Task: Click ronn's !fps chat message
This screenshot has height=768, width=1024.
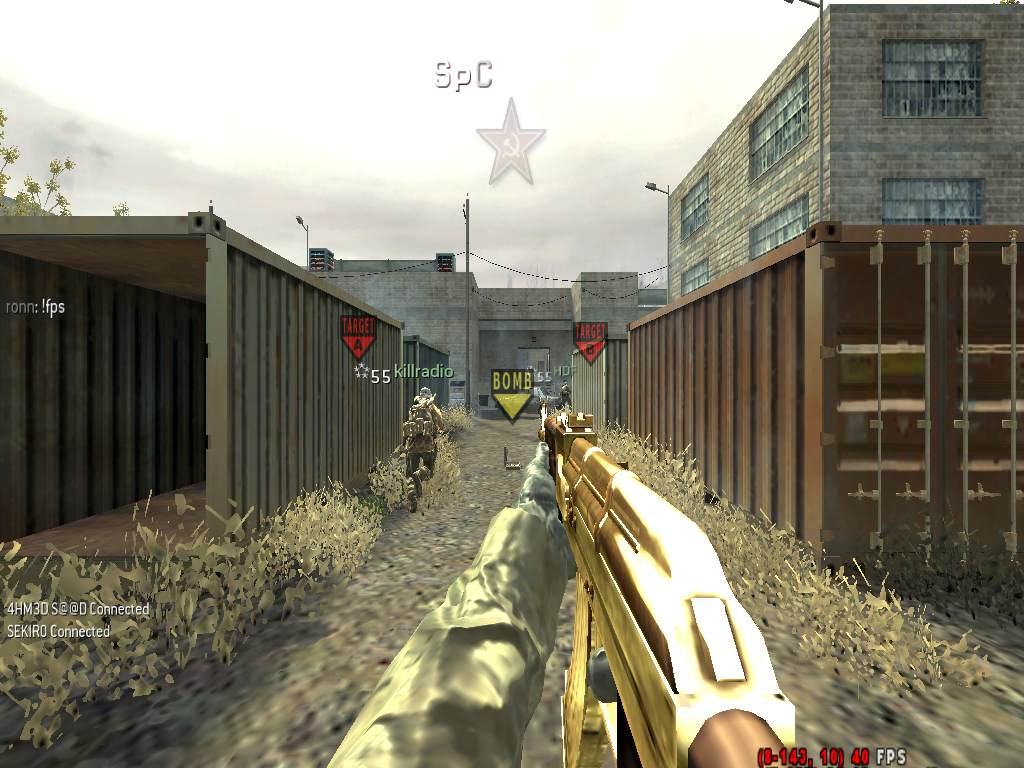Action: [35, 307]
